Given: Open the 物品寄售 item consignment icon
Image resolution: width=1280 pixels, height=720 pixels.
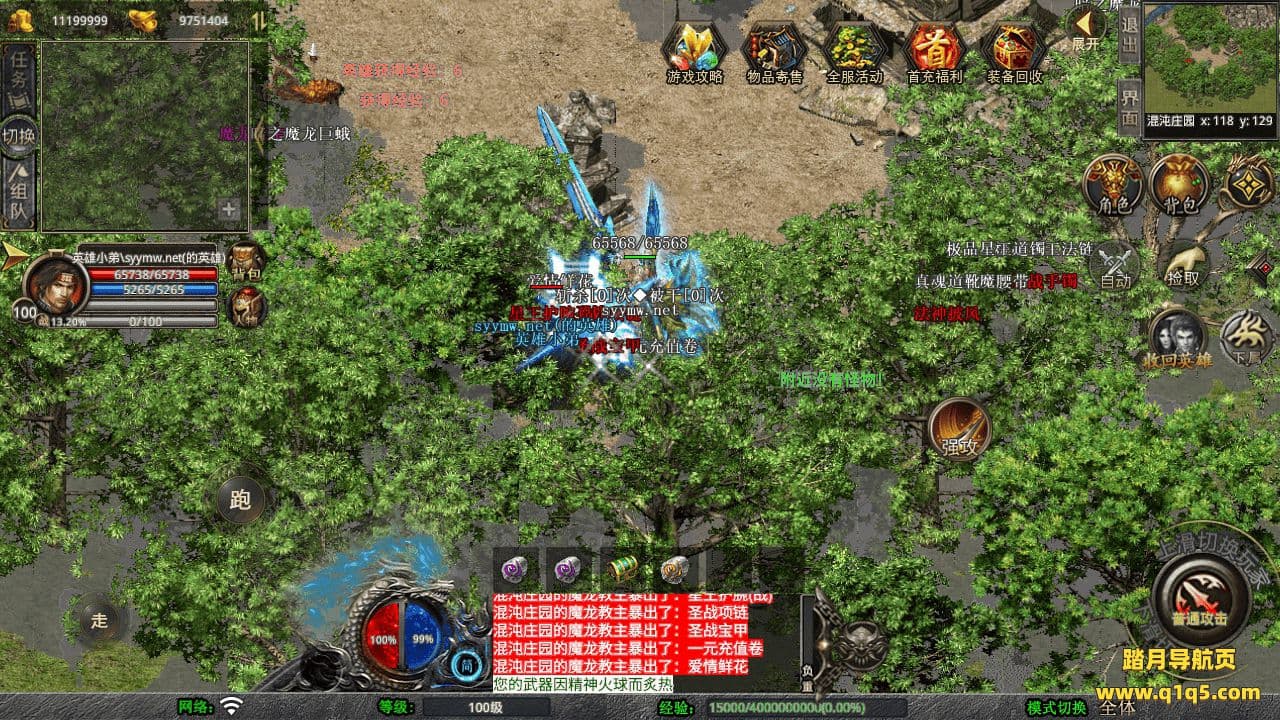Looking at the screenshot, I should point(775,50).
